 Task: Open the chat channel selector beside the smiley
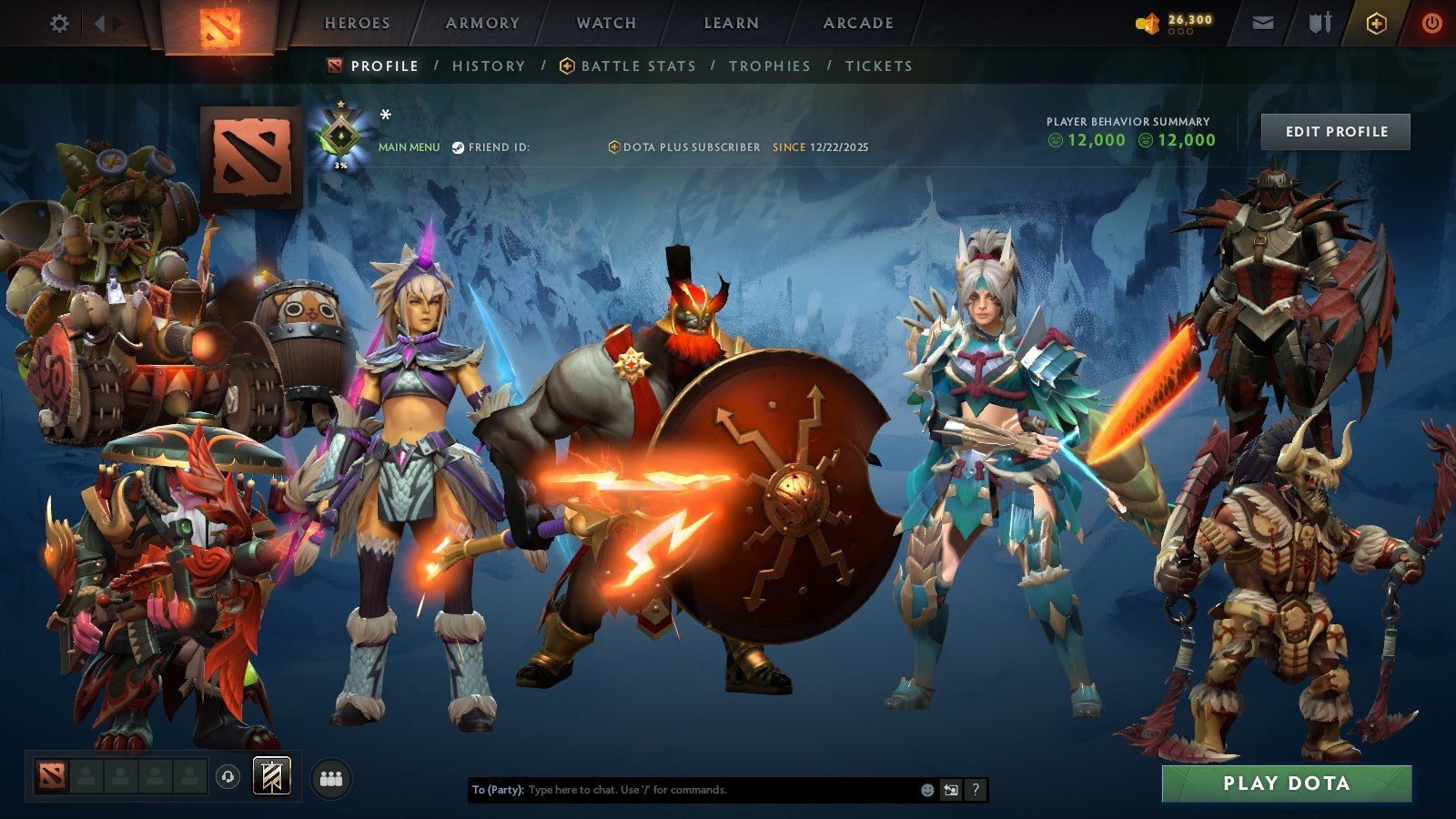pos(950,788)
